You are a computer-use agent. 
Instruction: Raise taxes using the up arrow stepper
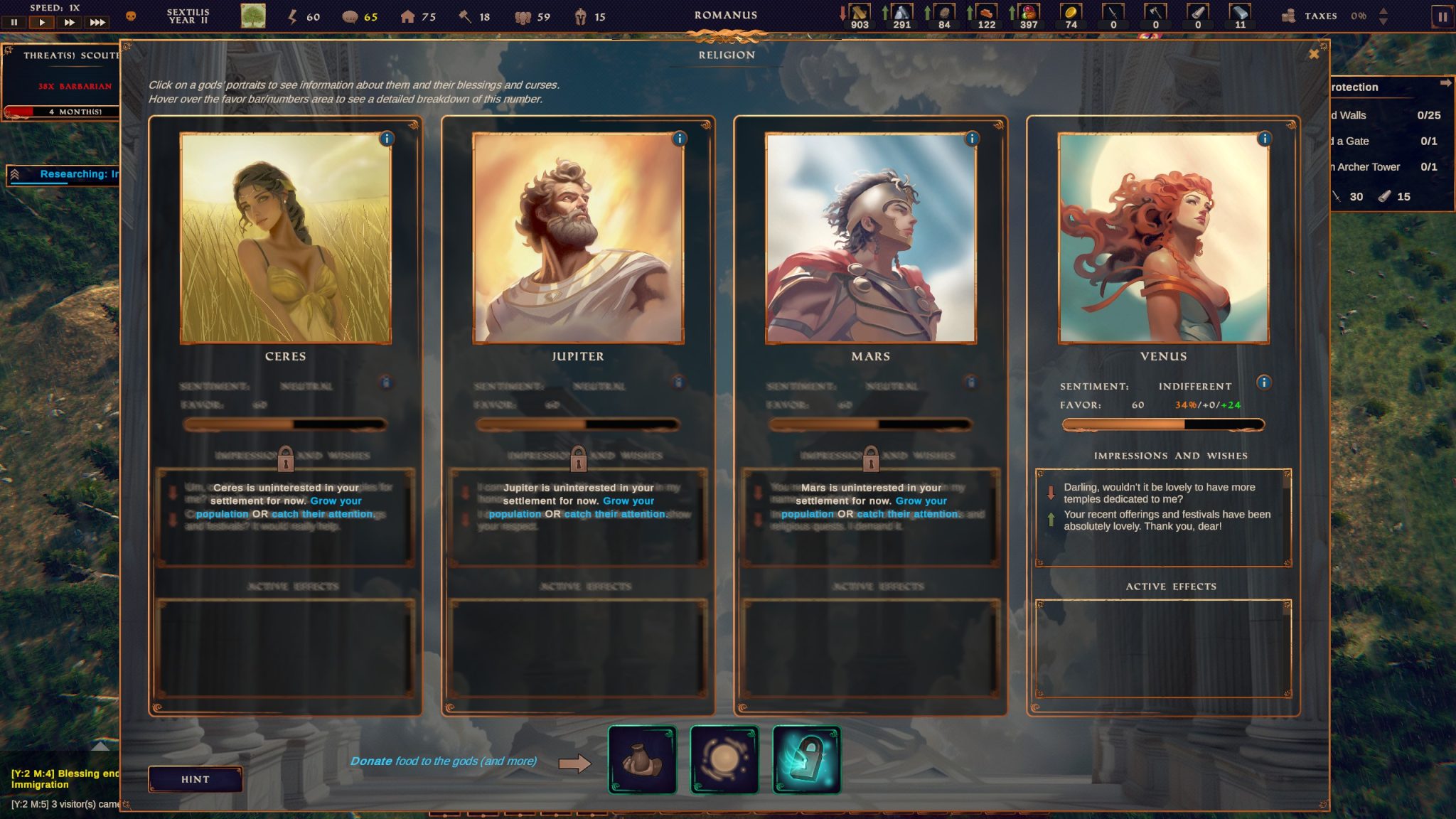coord(1384,11)
